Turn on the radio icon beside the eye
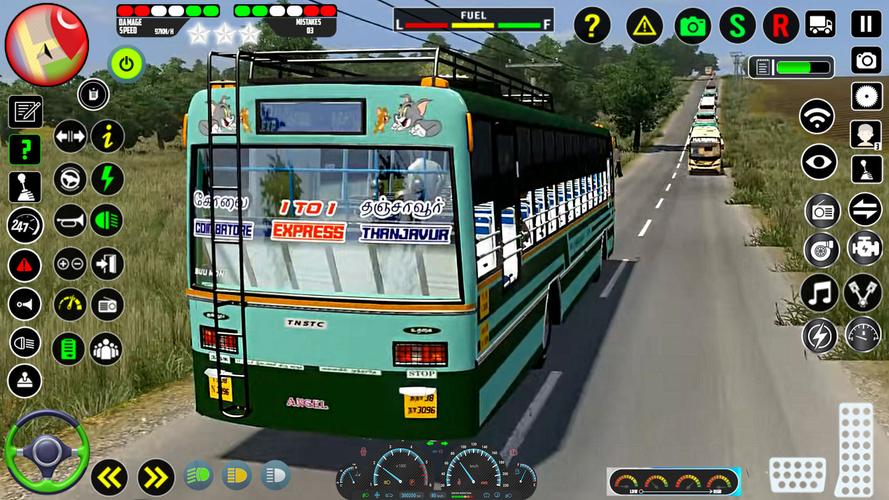The image size is (889, 500). click(821, 211)
